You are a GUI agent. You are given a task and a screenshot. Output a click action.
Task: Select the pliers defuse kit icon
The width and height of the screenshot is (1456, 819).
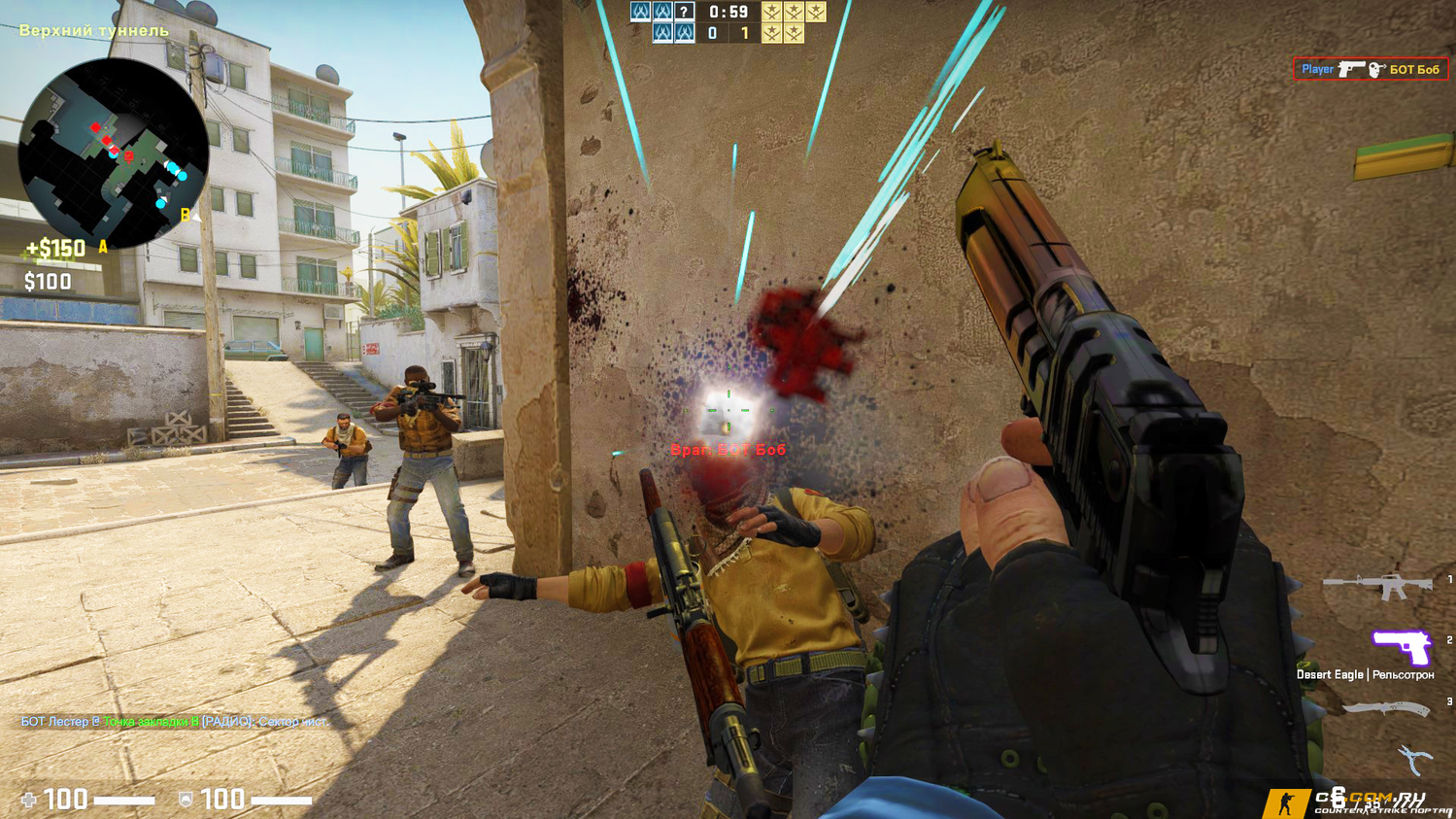1414,759
